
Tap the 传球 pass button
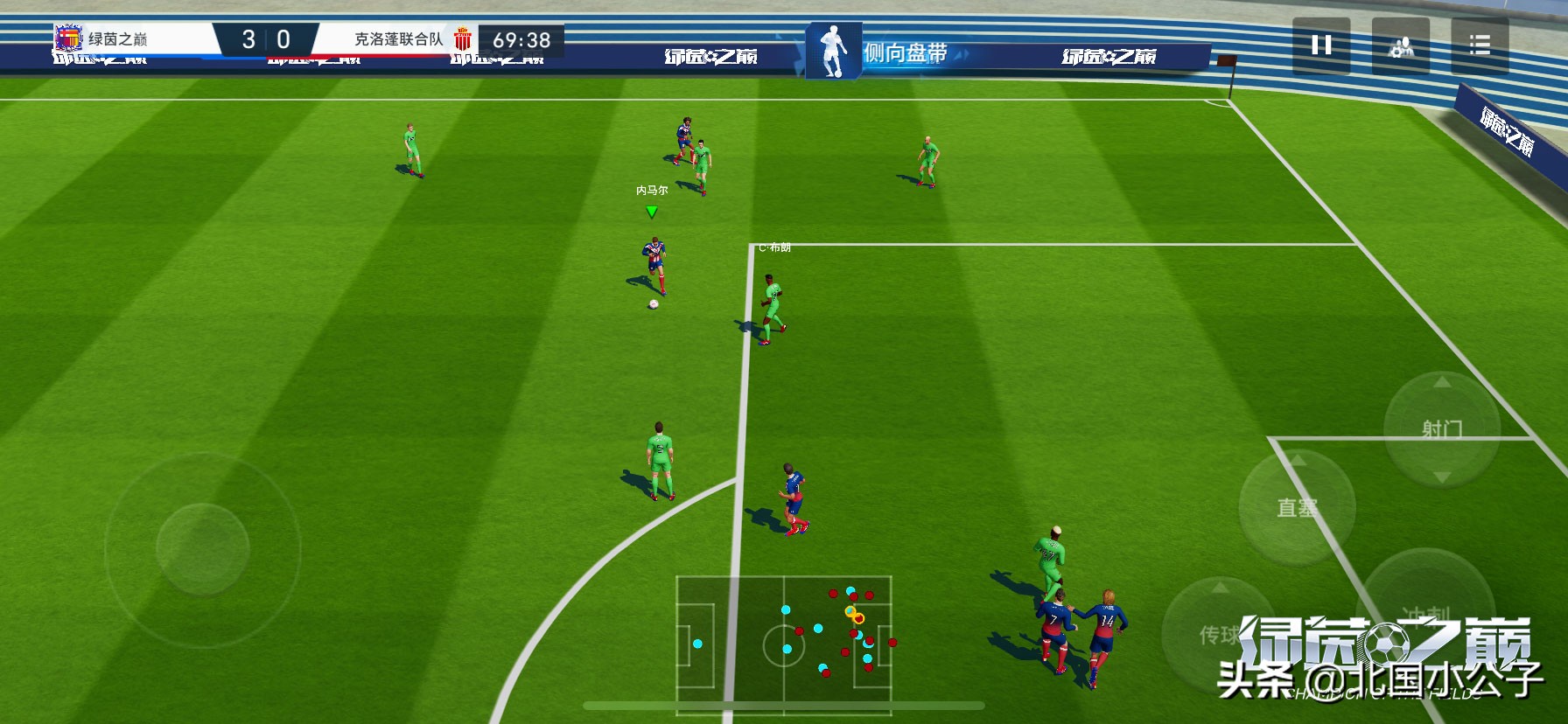pos(1219,634)
